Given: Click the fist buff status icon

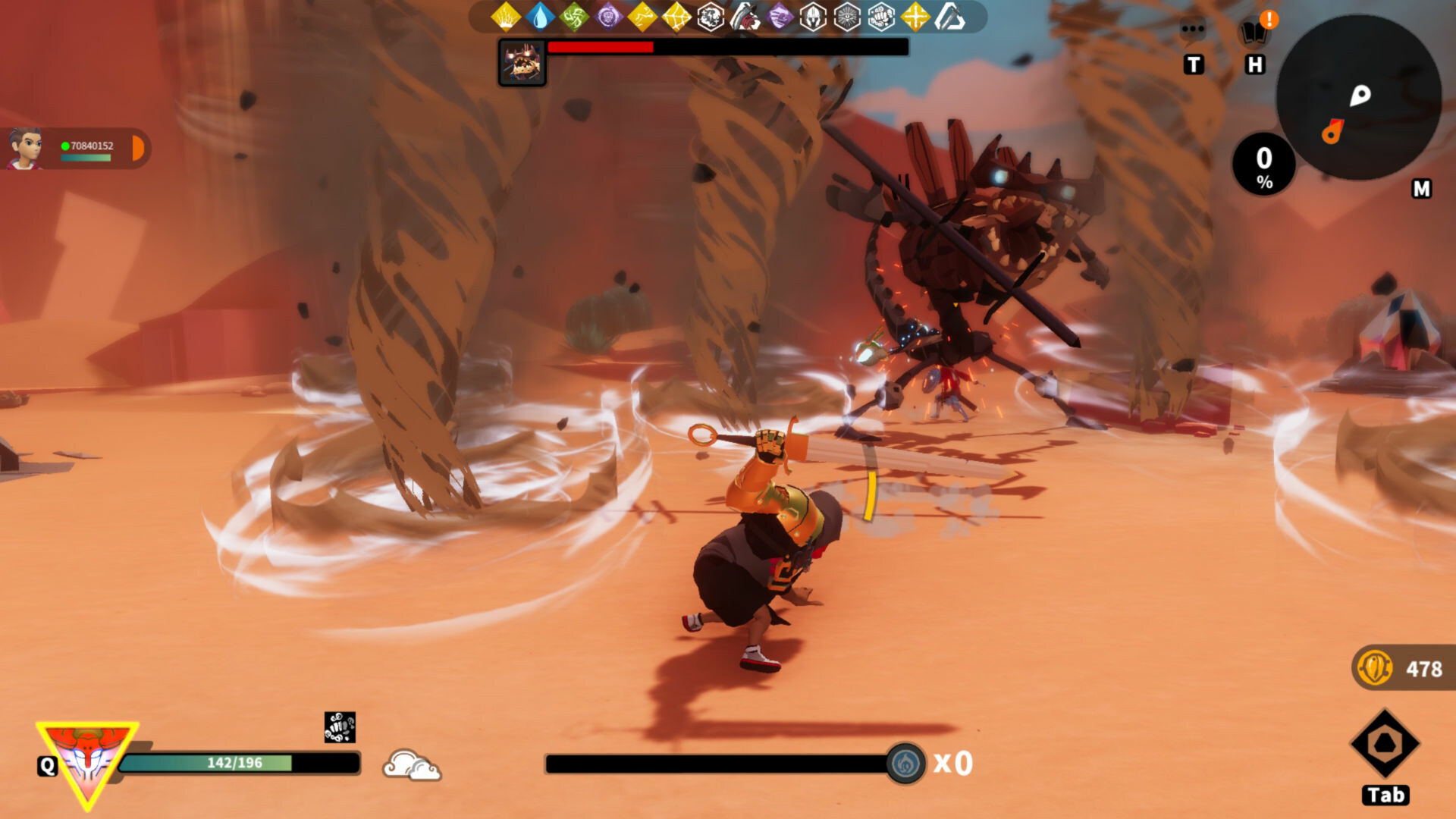Looking at the screenshot, I should pyautogui.click(x=340, y=727).
